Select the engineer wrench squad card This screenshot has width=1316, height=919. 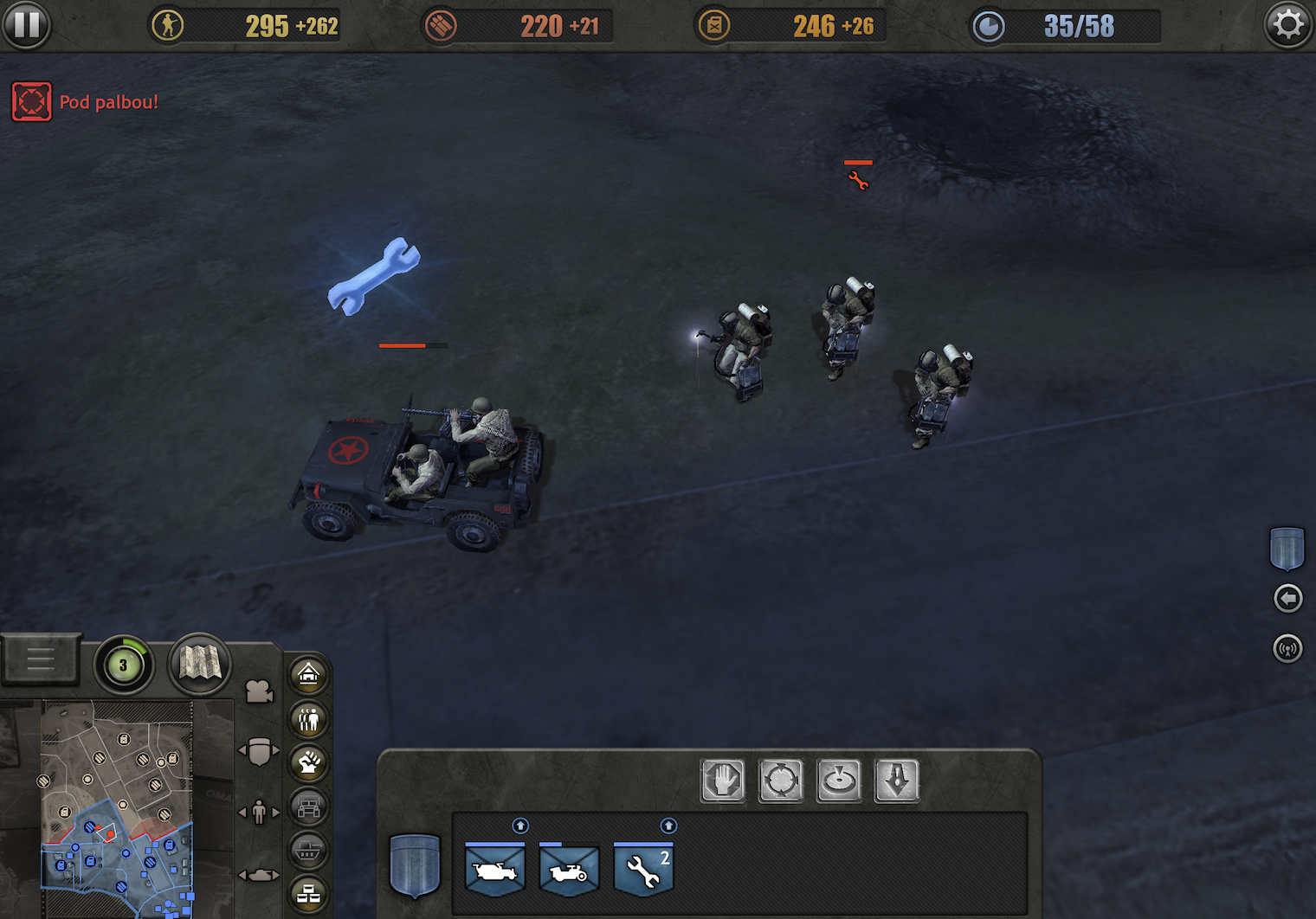[x=643, y=870]
